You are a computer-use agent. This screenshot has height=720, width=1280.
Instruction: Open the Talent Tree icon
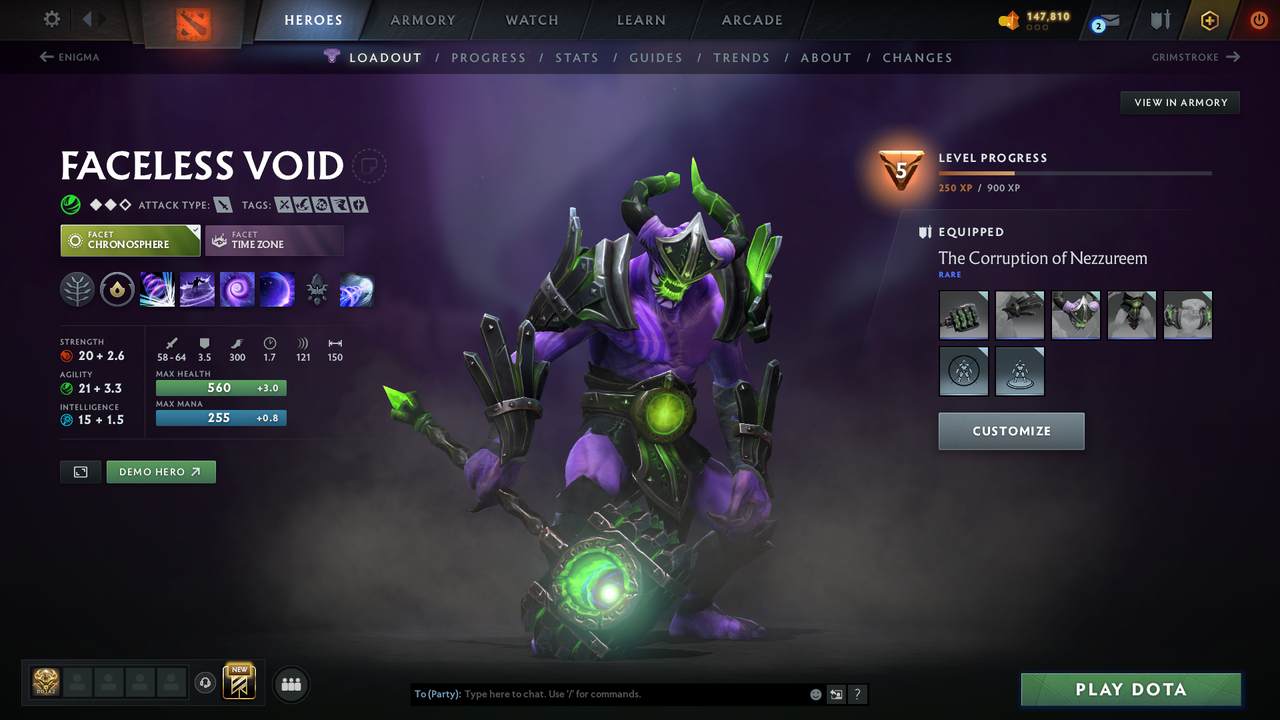coord(77,289)
